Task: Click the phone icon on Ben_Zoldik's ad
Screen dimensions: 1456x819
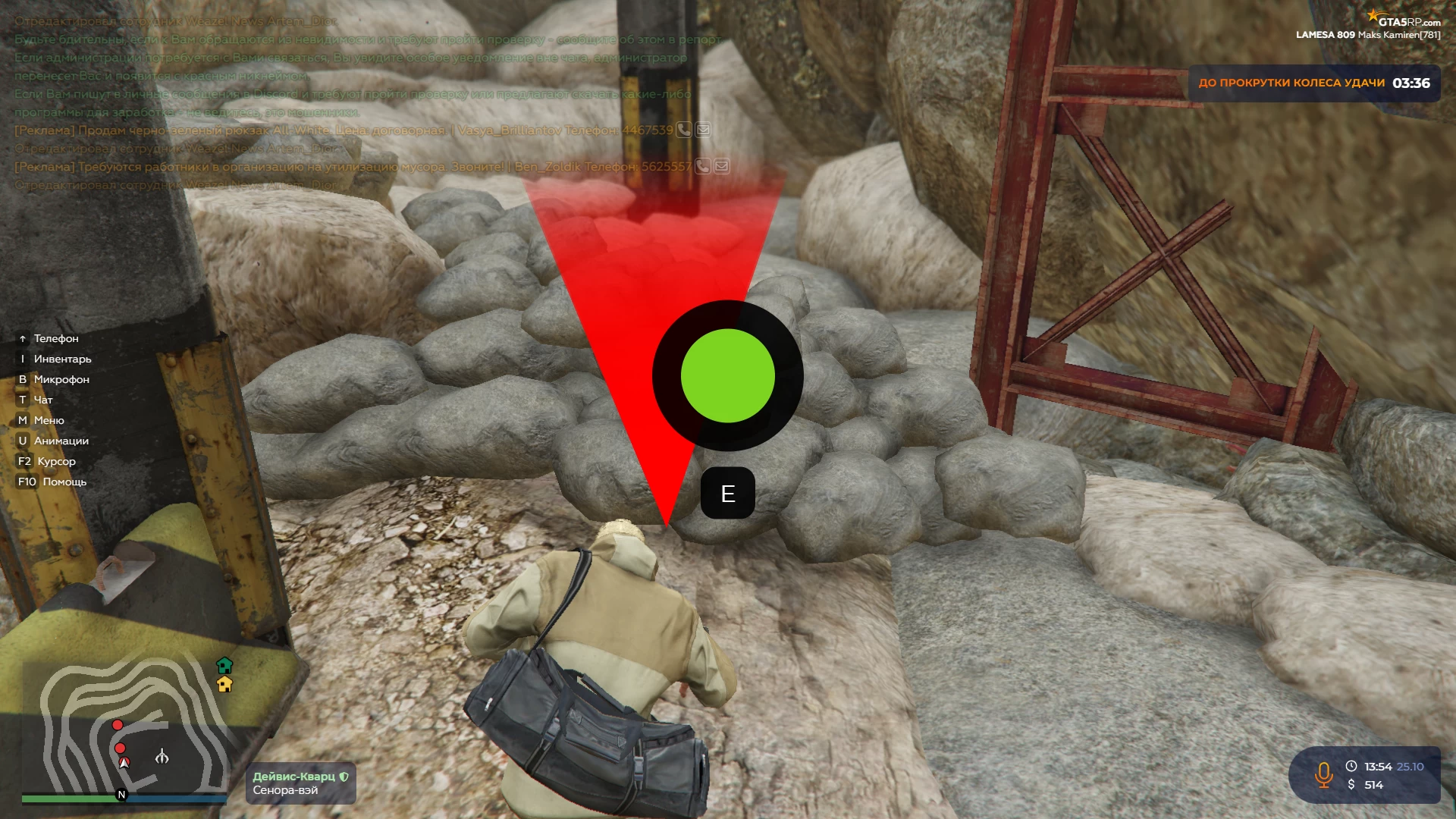Action: (x=703, y=166)
